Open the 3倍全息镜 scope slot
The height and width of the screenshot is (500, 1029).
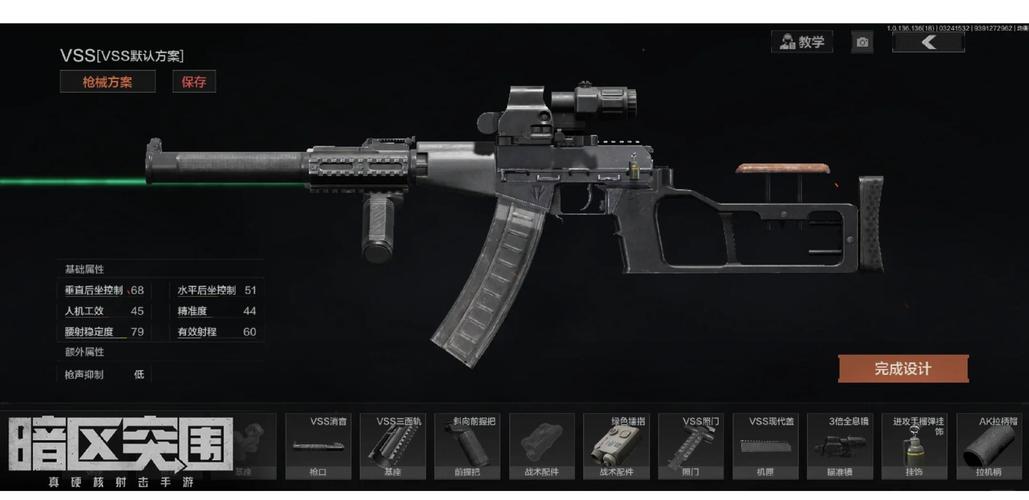[840, 446]
